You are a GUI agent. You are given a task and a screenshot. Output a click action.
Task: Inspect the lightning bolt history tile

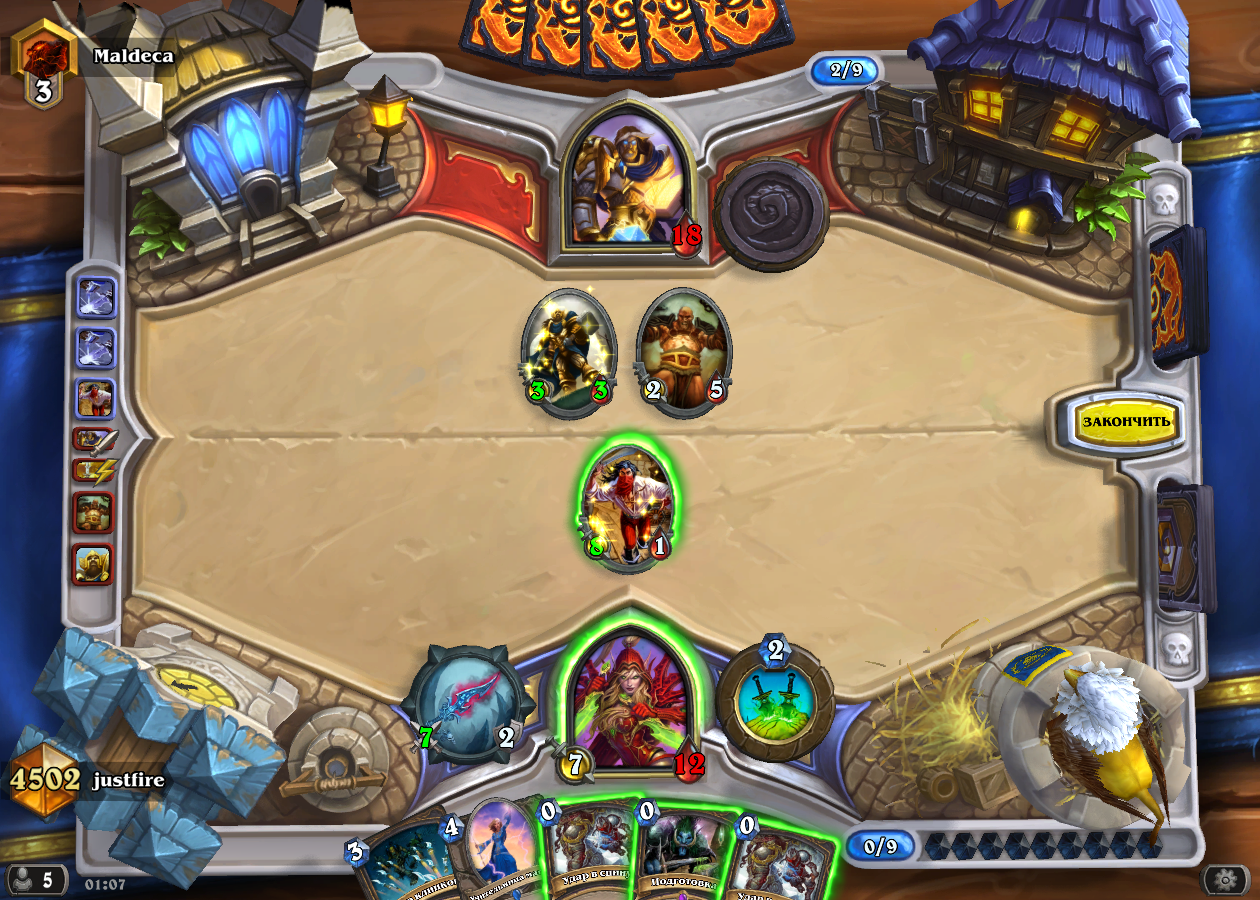pyautogui.click(x=95, y=469)
